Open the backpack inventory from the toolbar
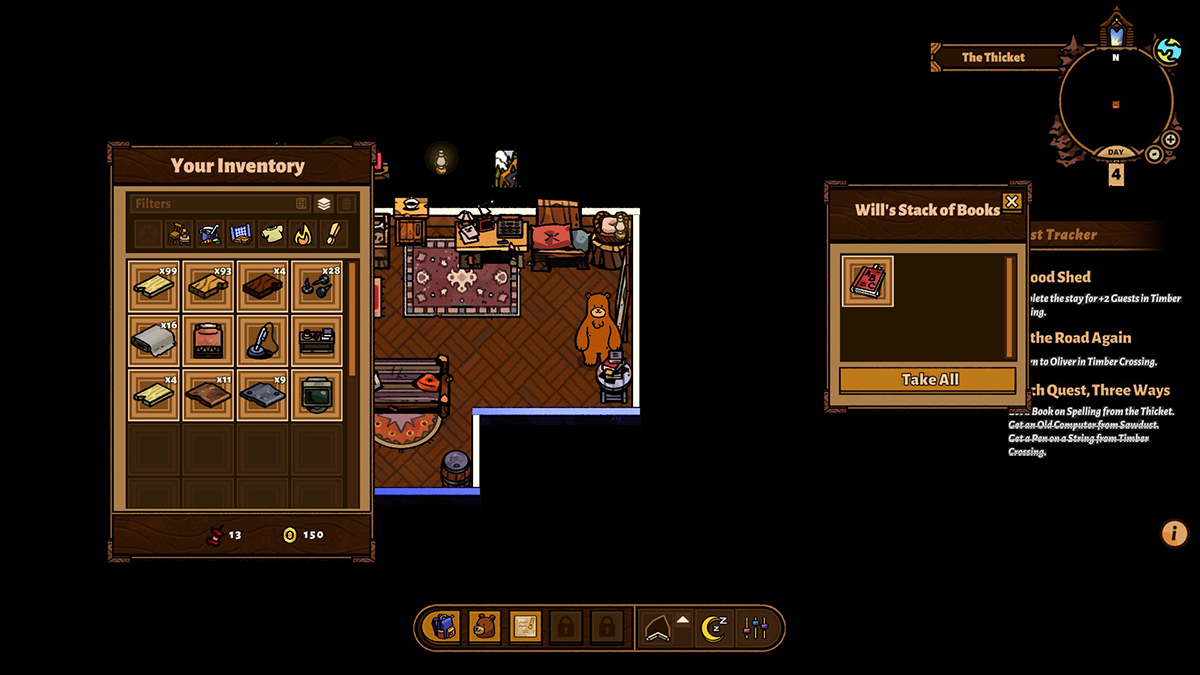The image size is (1200, 675). coord(444,628)
